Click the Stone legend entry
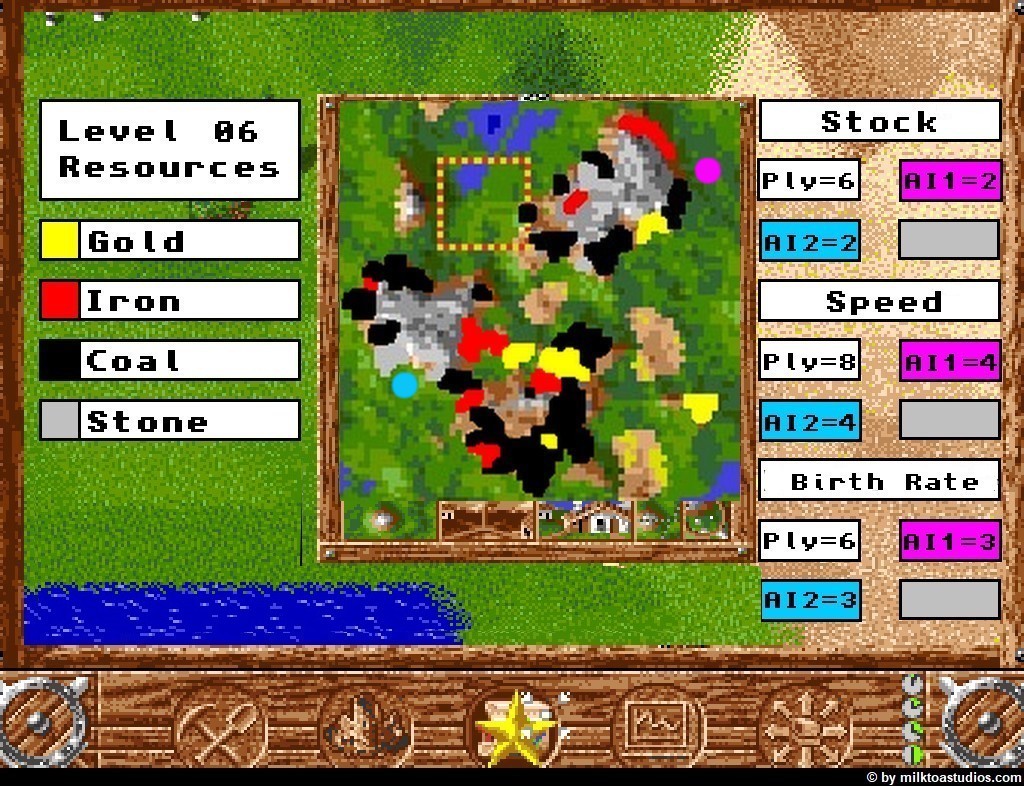 click(170, 420)
